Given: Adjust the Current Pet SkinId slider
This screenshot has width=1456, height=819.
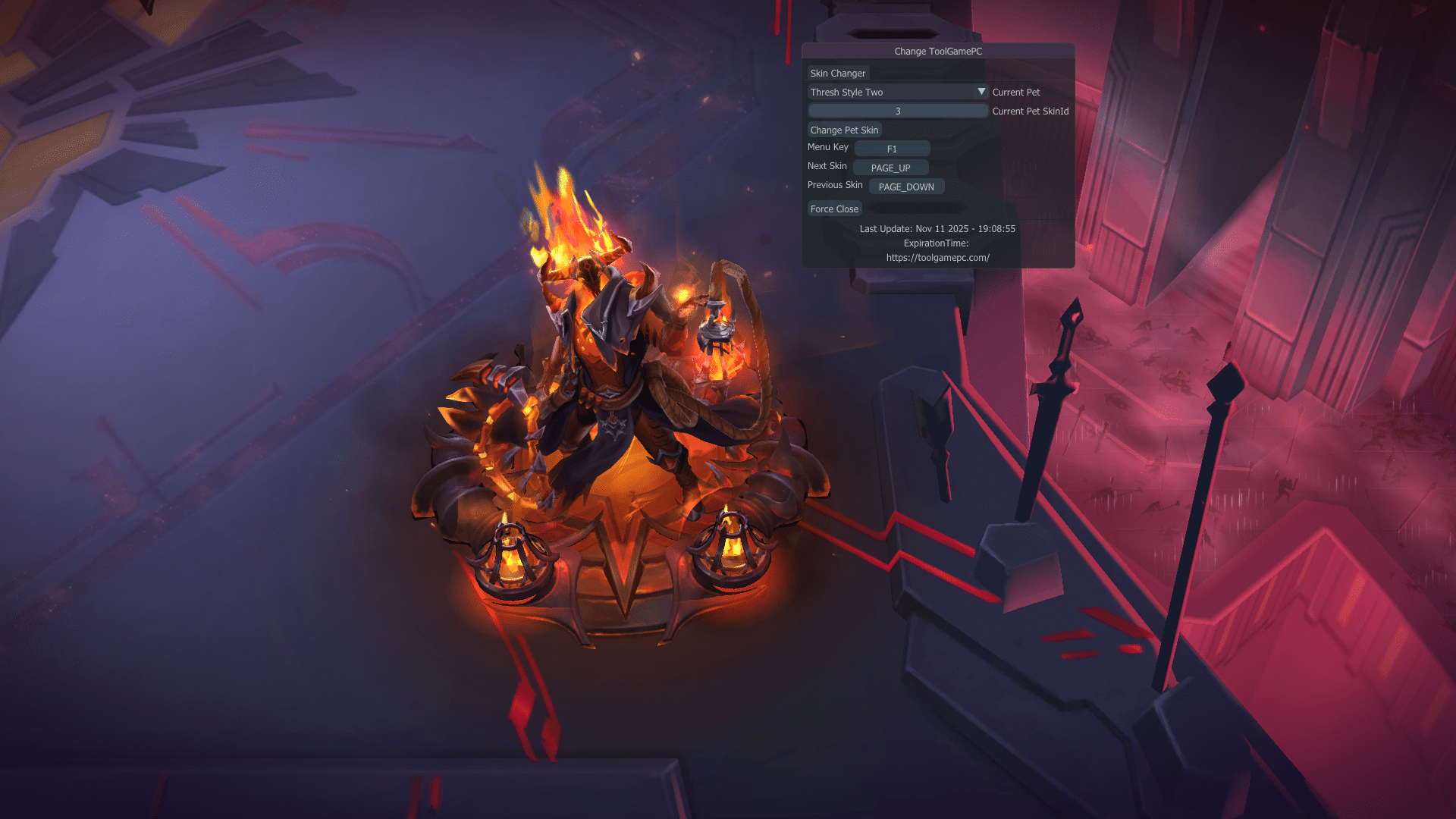Looking at the screenshot, I should pos(898,111).
